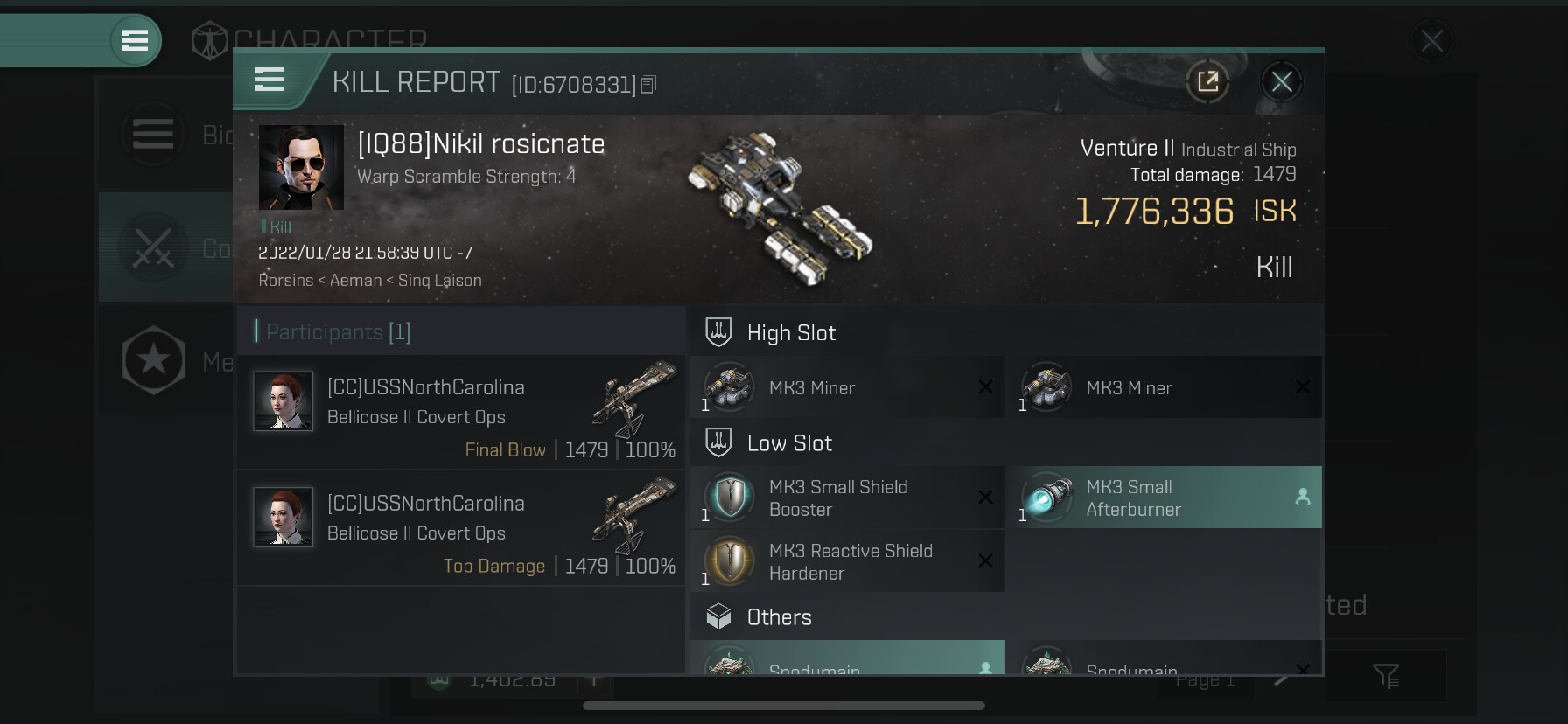Open Nikil rosicnate's portrait
This screenshot has height=724, width=1568.
point(301,167)
